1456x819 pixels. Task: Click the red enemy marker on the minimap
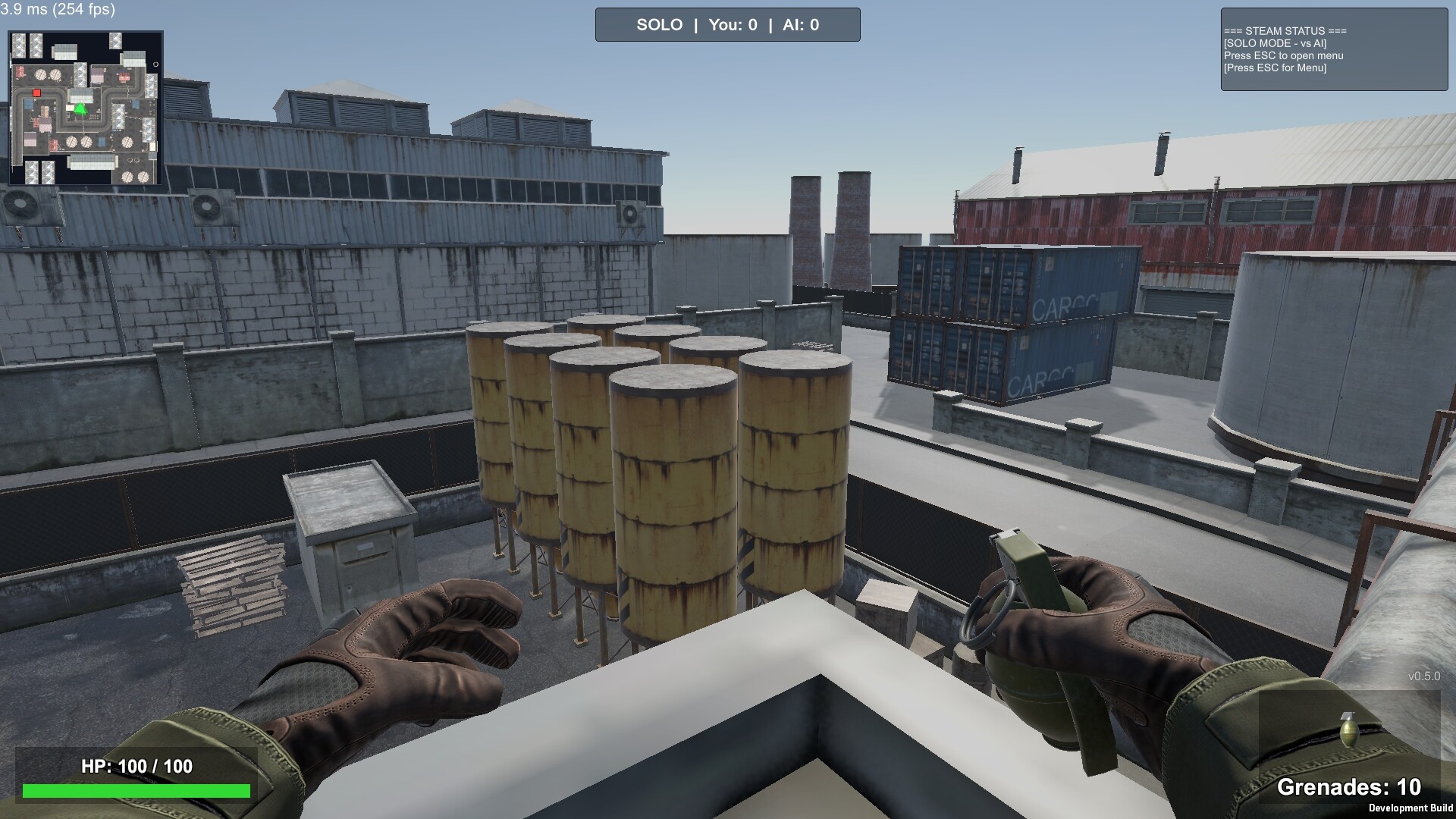coord(36,93)
